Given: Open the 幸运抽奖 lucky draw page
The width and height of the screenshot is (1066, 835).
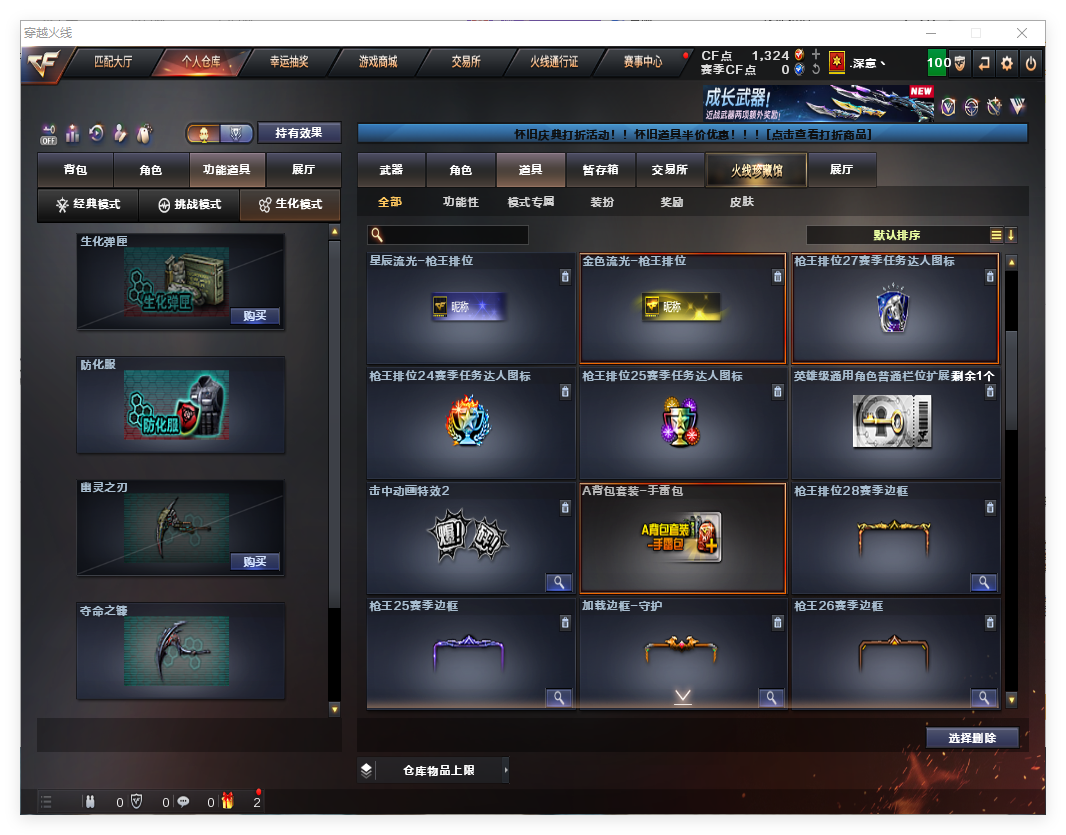Looking at the screenshot, I should click(x=289, y=62).
